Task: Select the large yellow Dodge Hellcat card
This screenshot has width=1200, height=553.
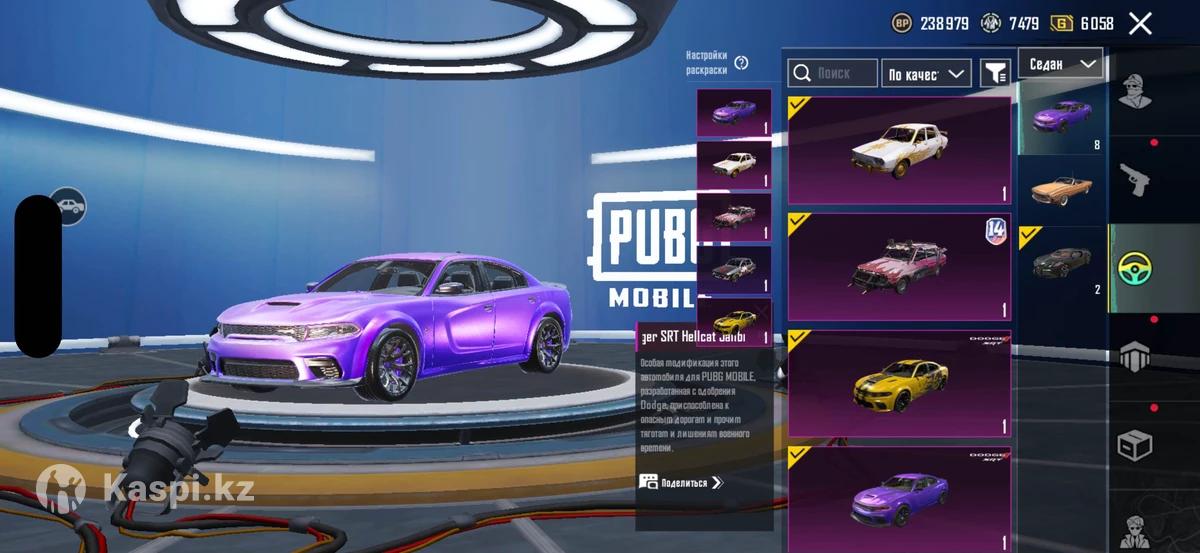Action: tap(899, 384)
